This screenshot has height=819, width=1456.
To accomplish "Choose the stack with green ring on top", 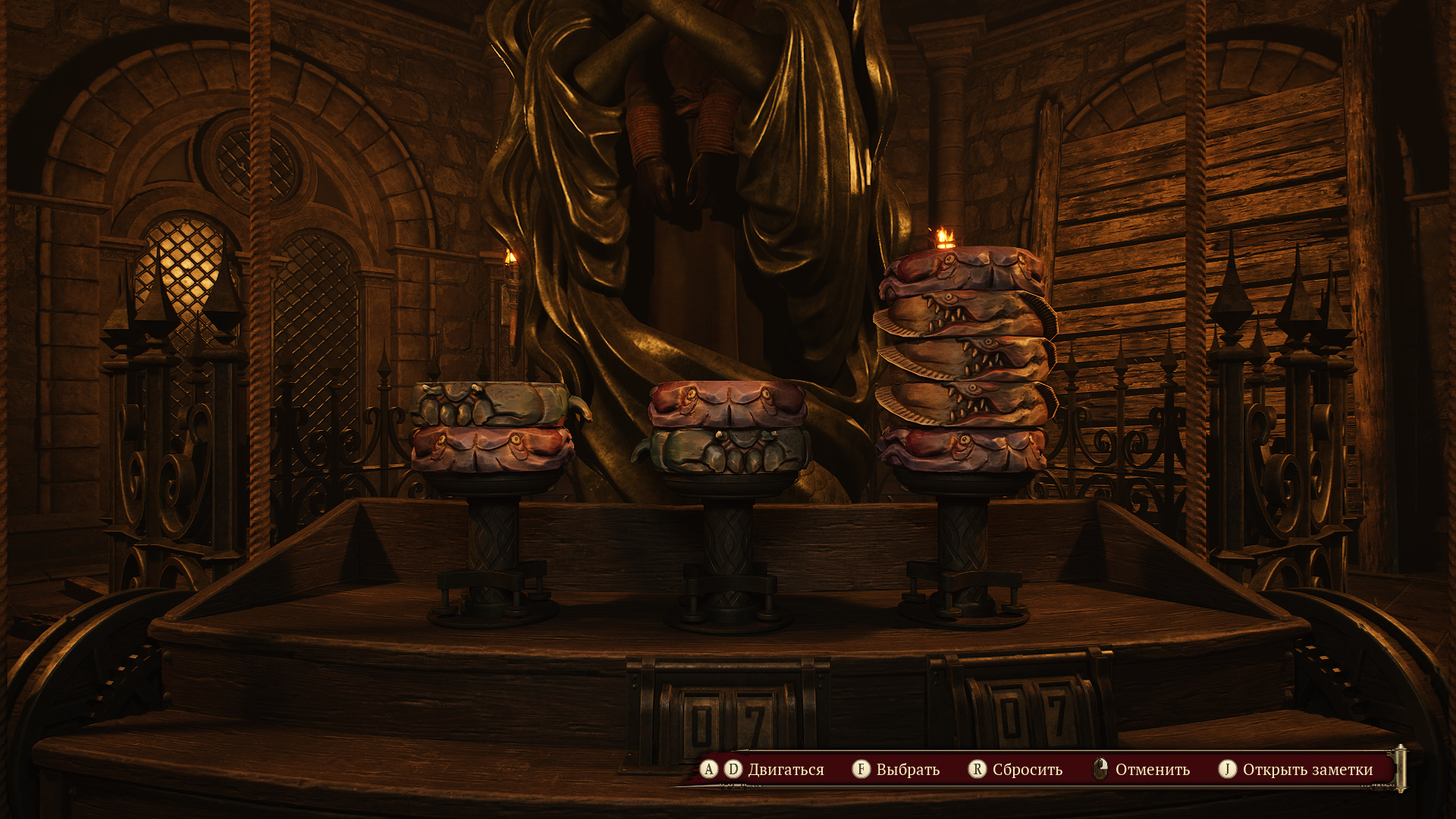I will pyautogui.click(x=491, y=427).
